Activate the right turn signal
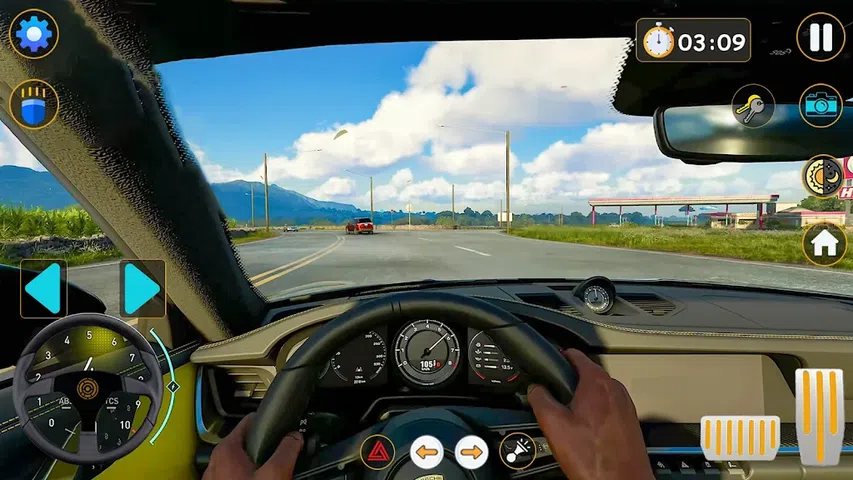 coord(472,452)
